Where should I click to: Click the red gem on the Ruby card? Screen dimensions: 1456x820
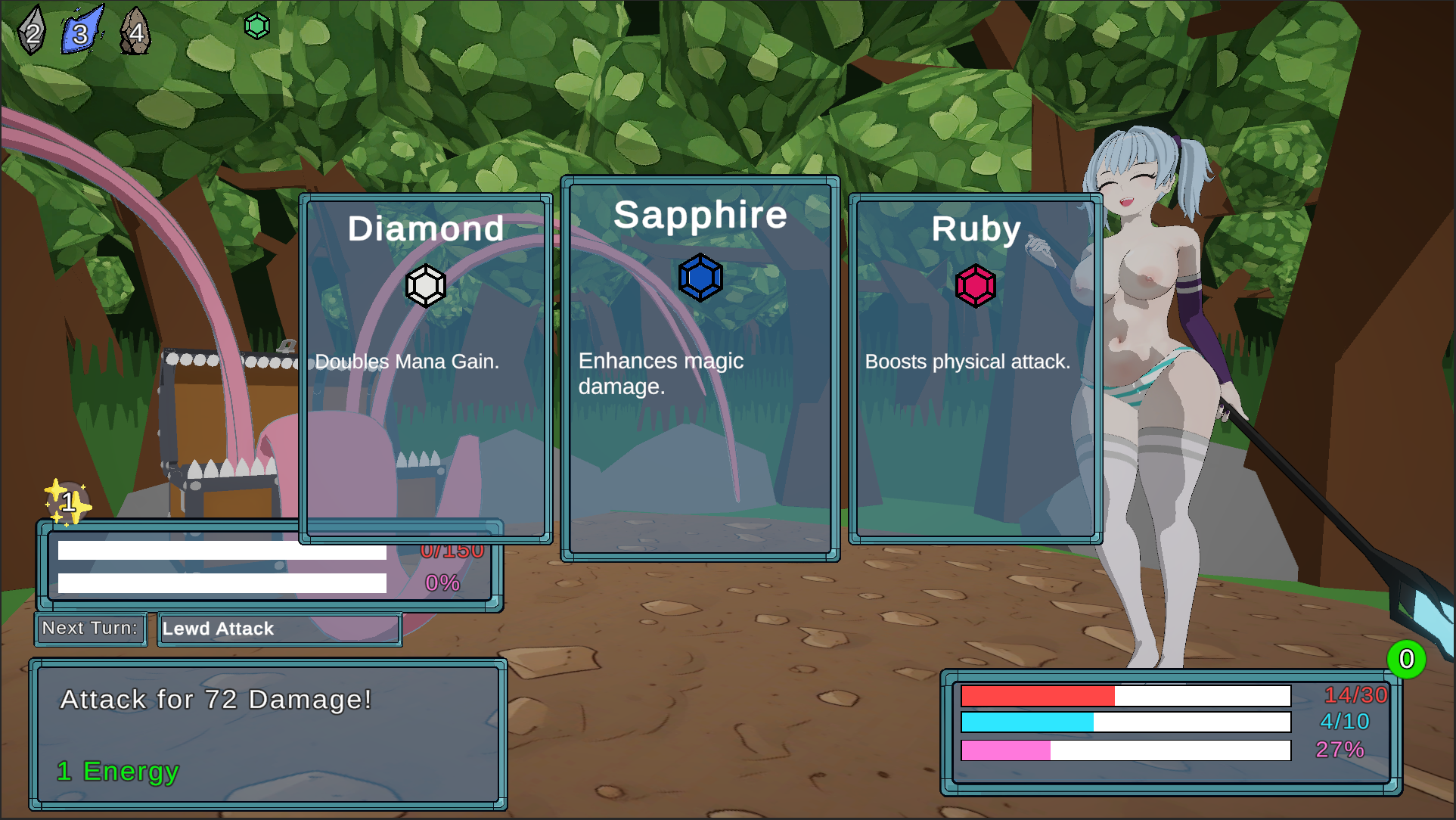pyautogui.click(x=975, y=286)
